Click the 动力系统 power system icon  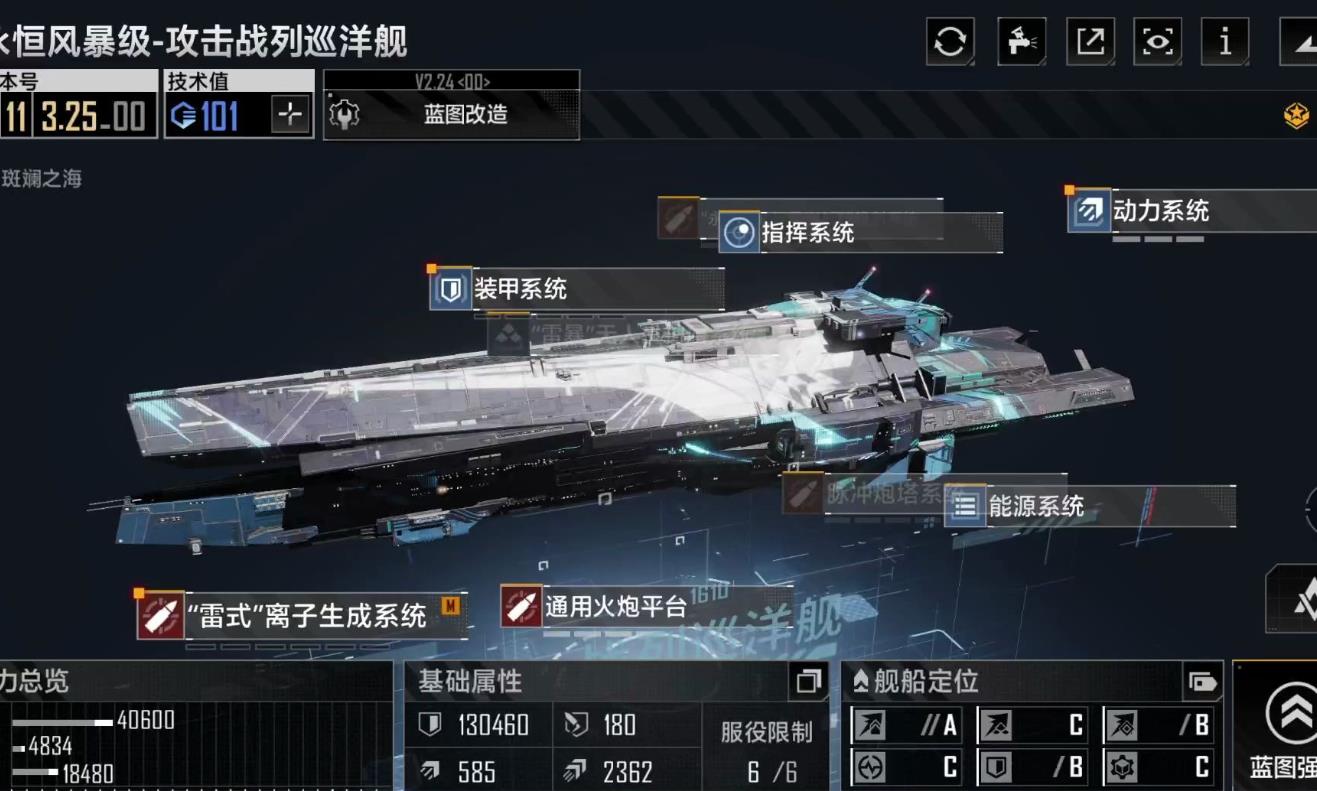coord(1088,212)
